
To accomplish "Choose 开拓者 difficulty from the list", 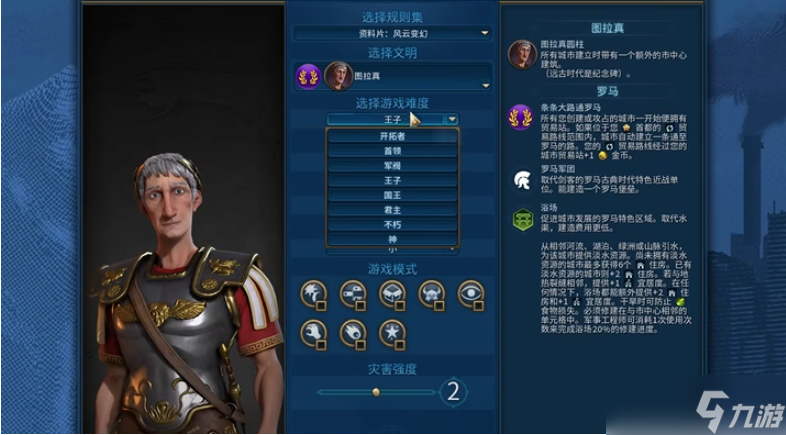I will coord(392,136).
